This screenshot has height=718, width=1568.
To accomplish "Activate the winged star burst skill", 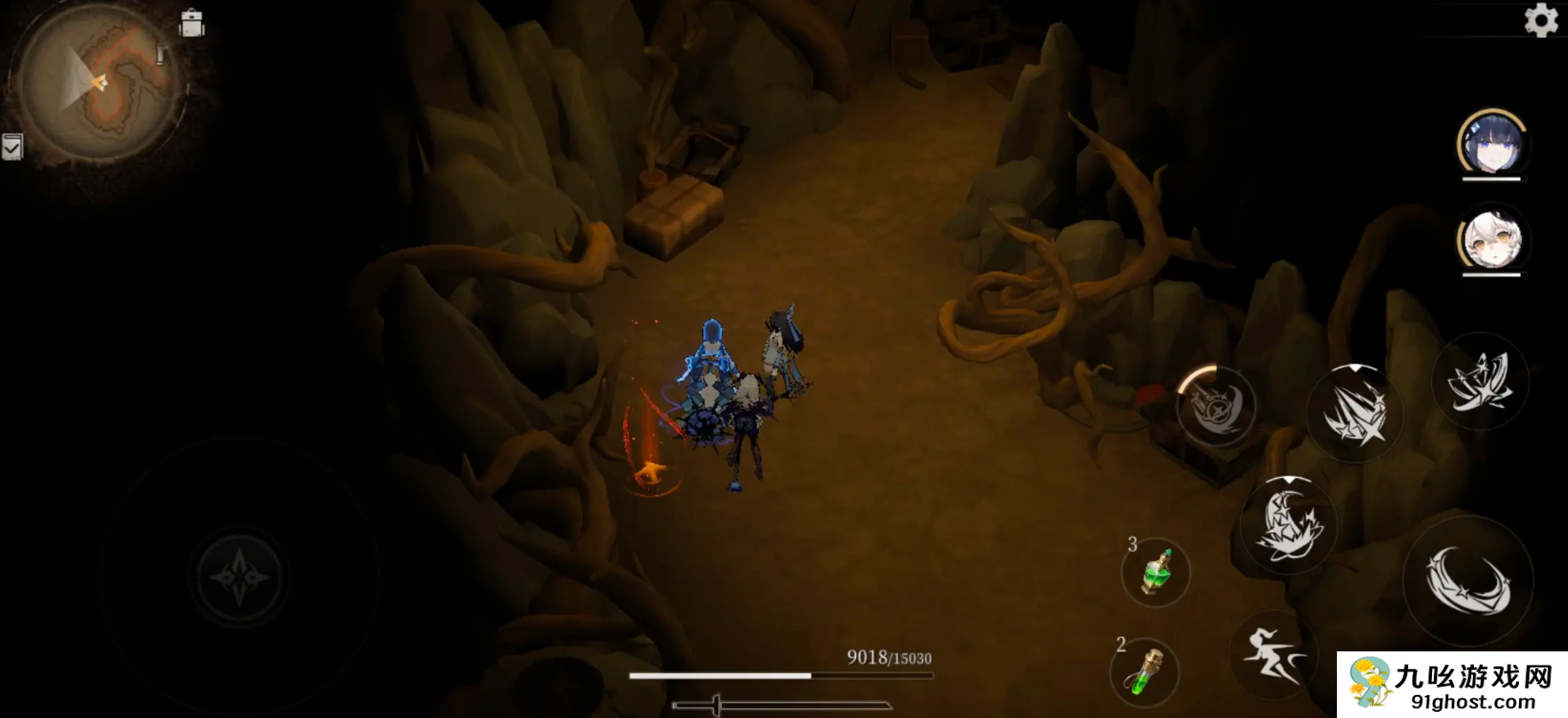I will click(1479, 382).
